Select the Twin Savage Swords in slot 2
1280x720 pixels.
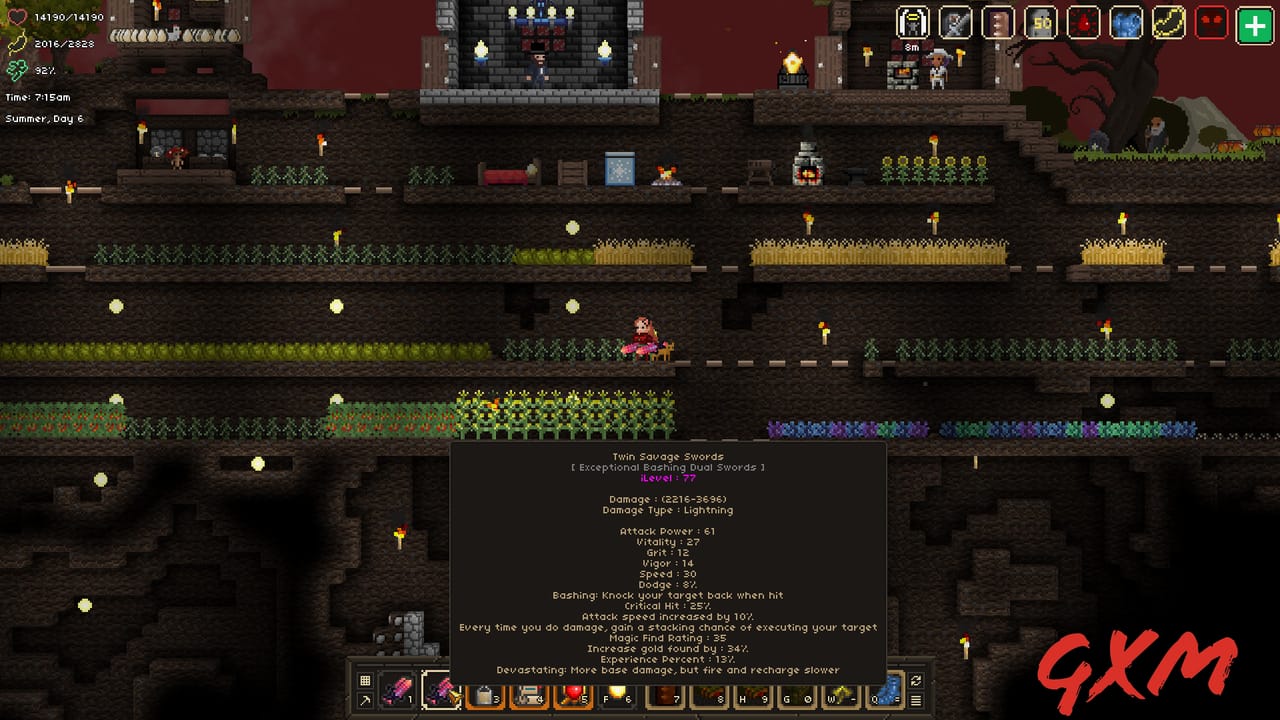(x=442, y=692)
